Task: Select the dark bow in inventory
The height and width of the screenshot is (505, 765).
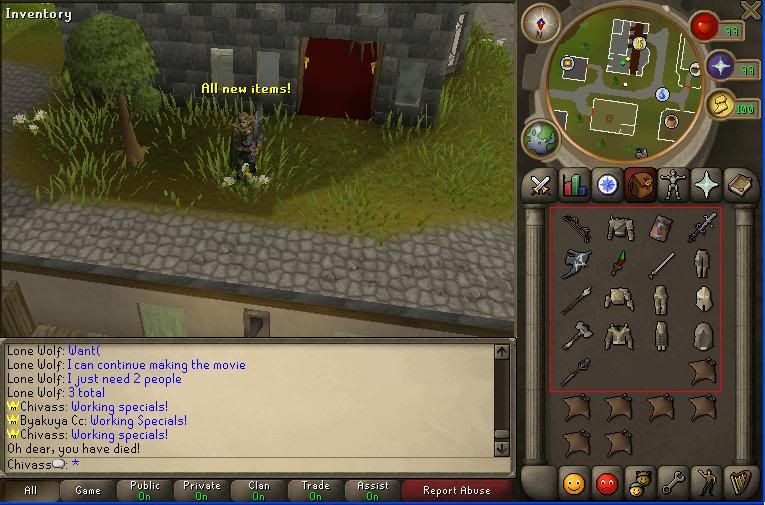Action: (576, 229)
